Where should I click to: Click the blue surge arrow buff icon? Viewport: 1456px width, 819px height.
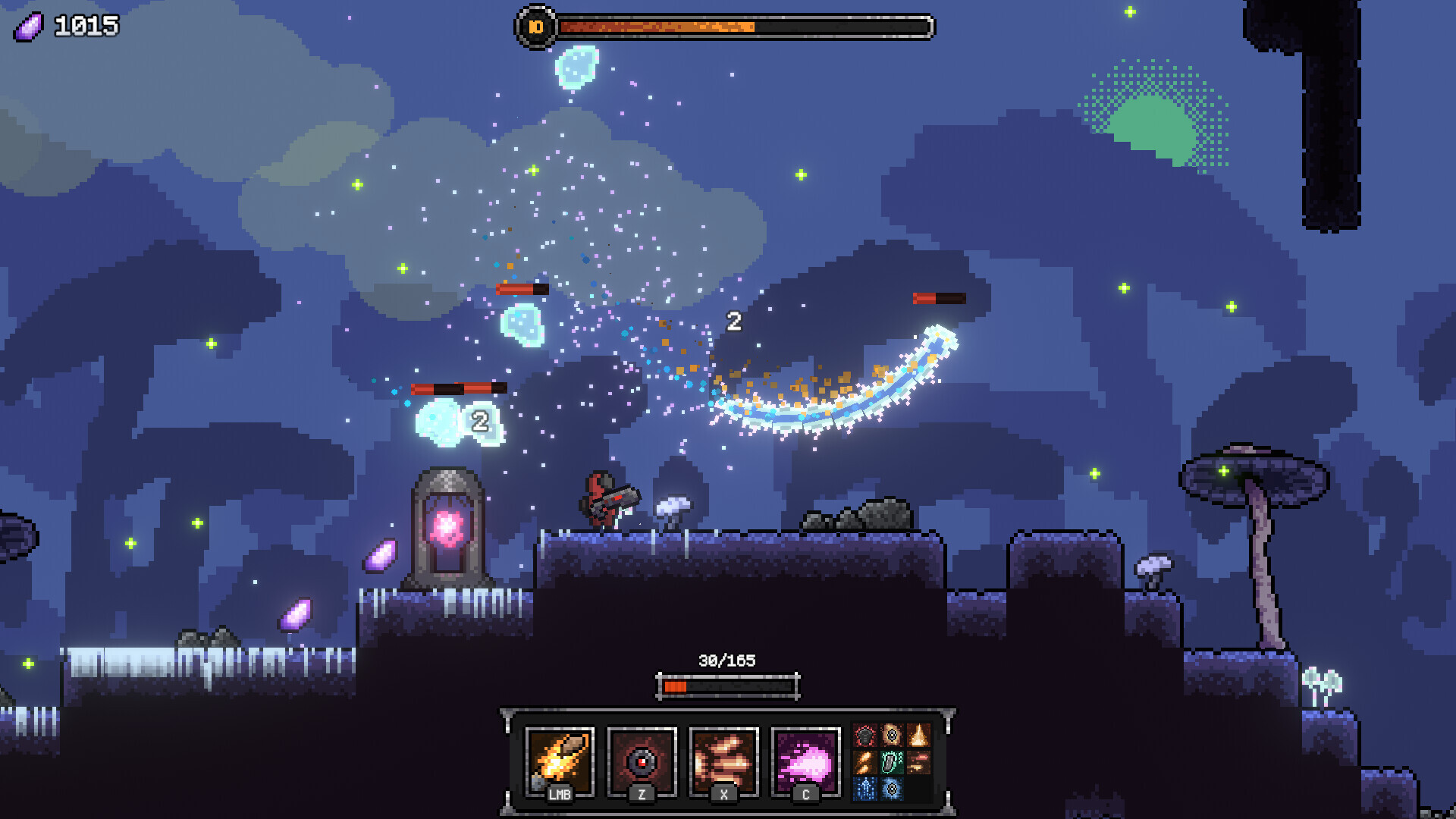tap(865, 790)
